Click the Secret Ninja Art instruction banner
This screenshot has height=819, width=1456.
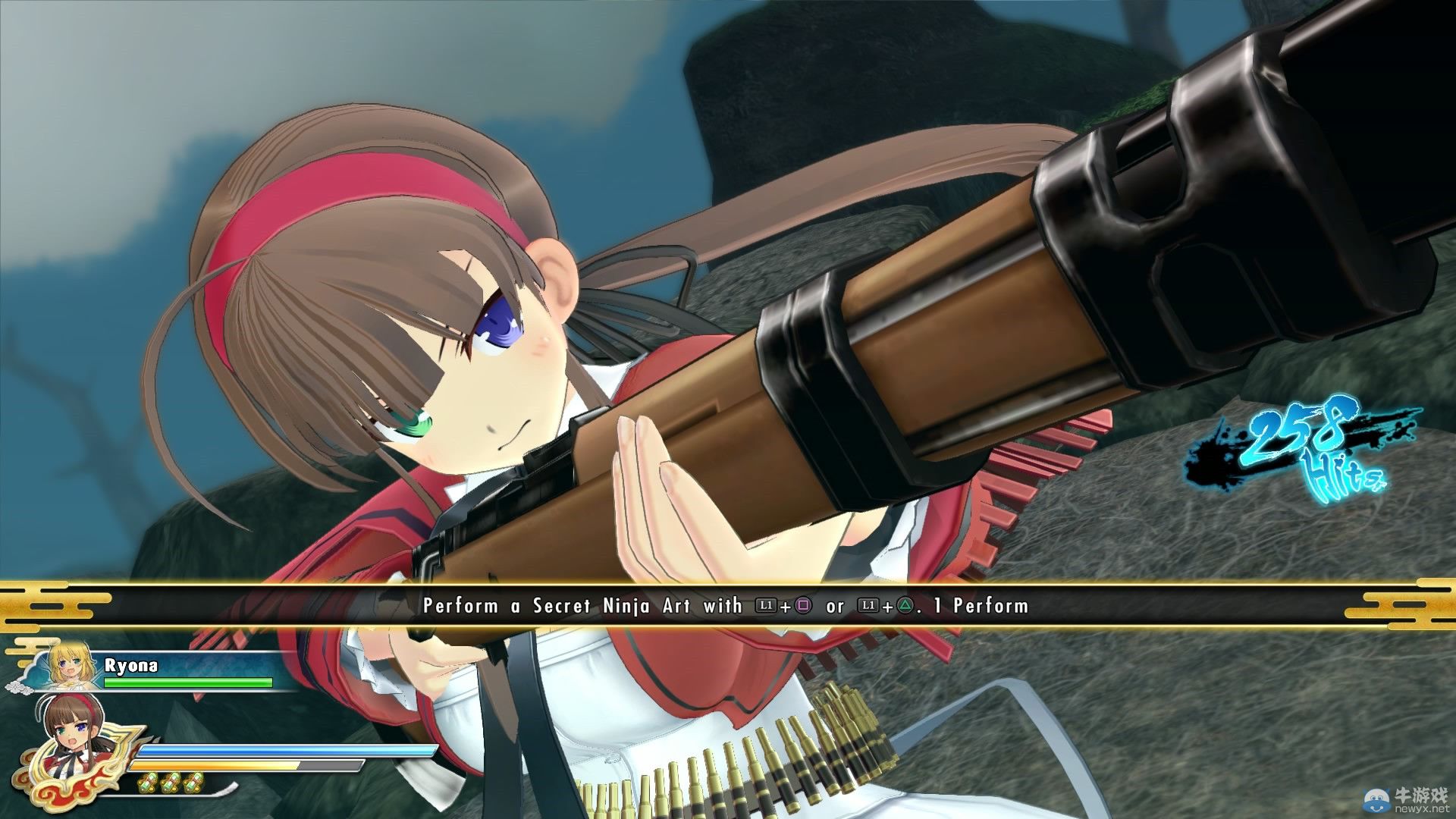click(x=728, y=606)
